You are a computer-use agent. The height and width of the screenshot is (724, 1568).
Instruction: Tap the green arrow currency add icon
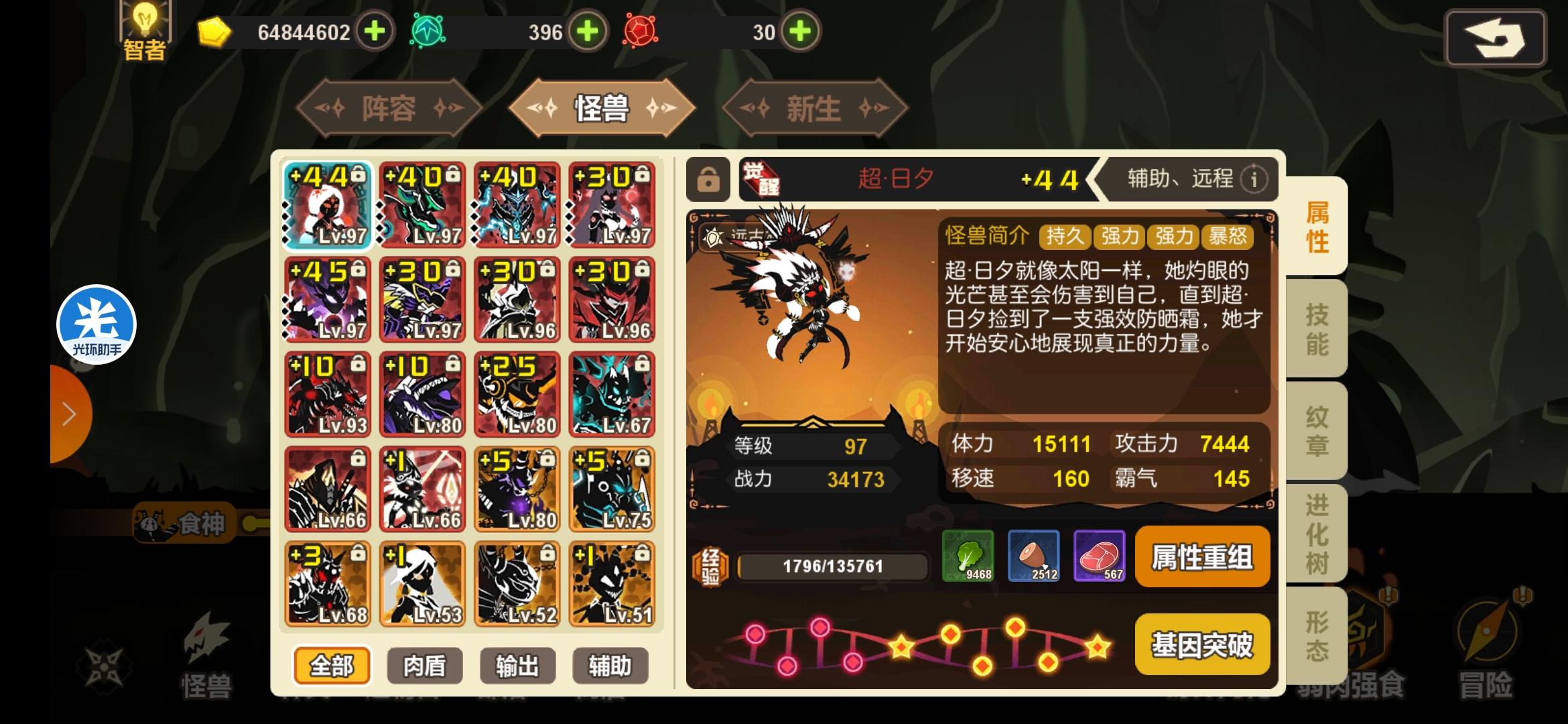click(x=588, y=32)
